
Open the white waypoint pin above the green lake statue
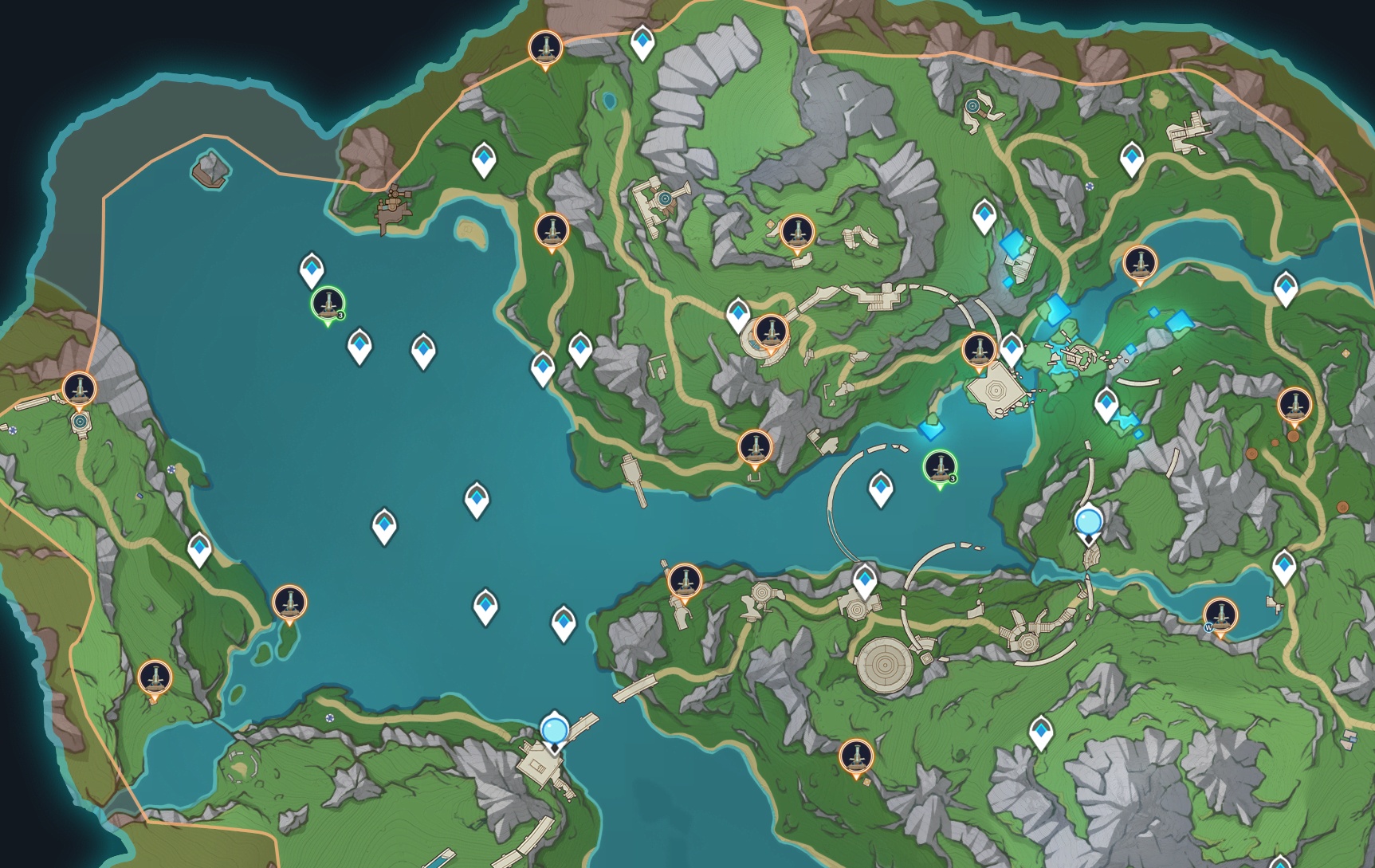click(x=312, y=269)
